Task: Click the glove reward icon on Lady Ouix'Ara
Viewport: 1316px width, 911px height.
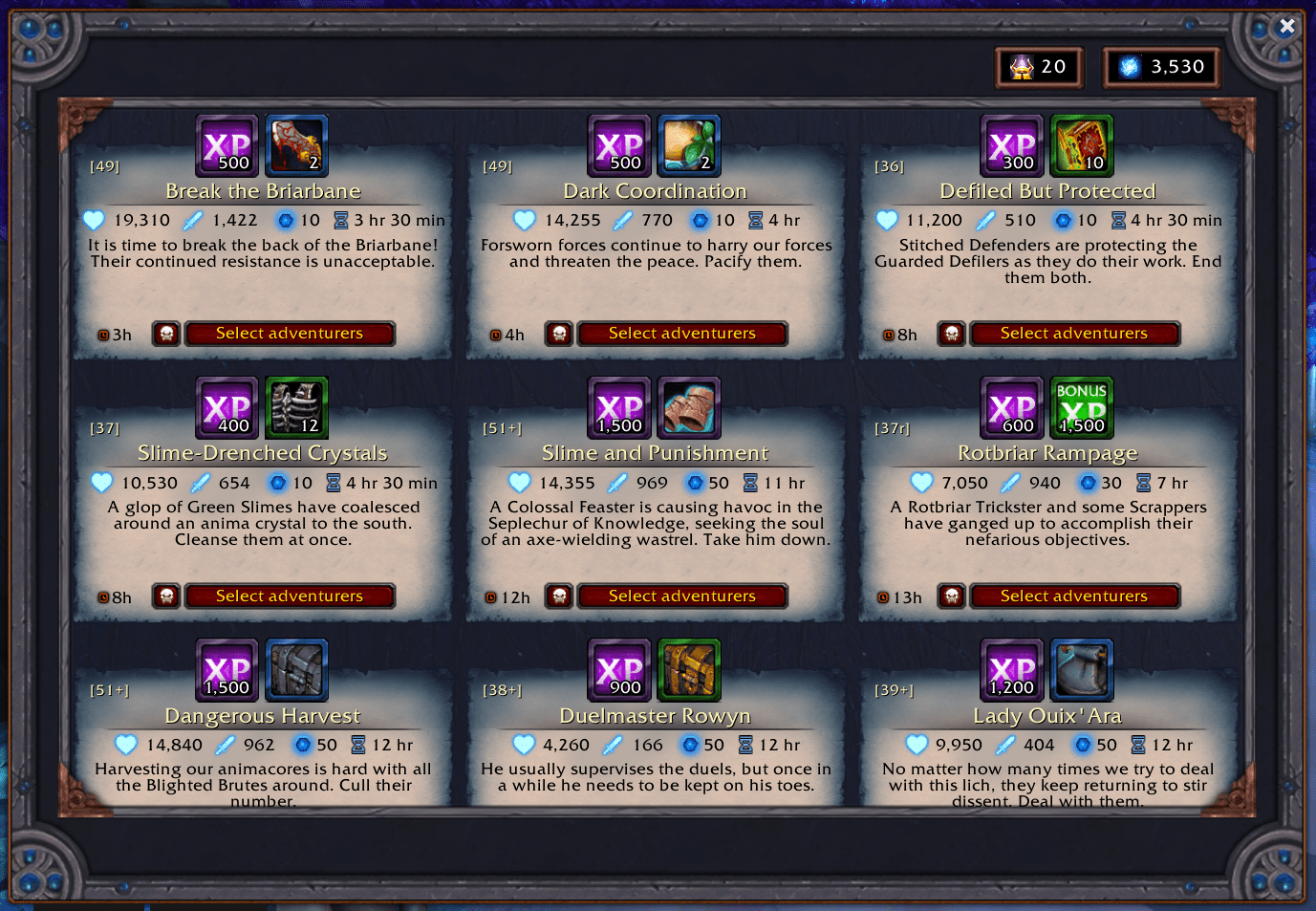Action: [1082, 669]
